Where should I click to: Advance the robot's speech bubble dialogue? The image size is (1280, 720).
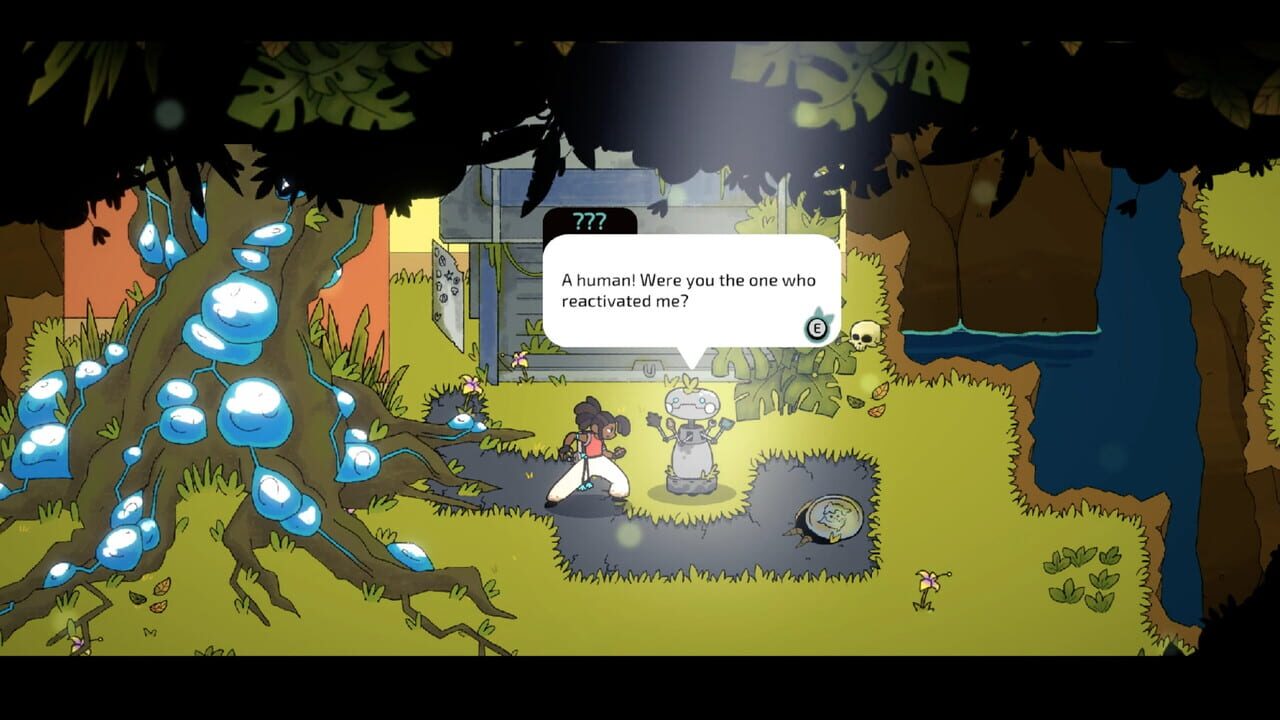click(817, 327)
